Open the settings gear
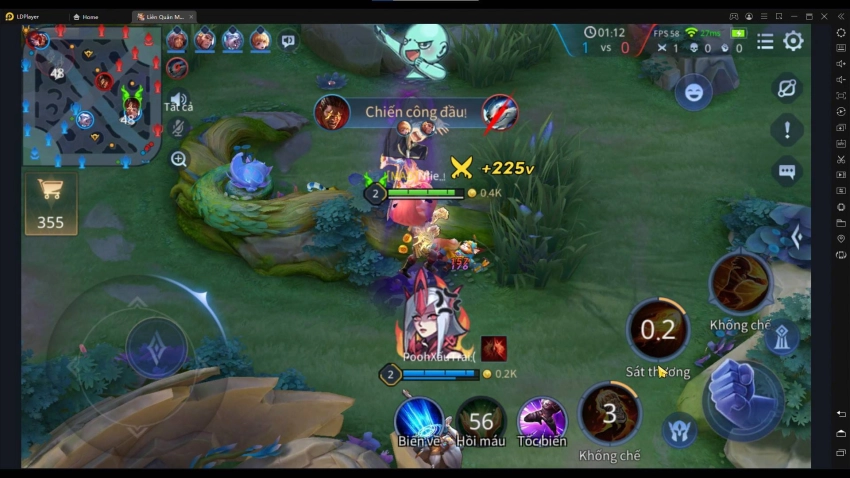 coord(793,41)
